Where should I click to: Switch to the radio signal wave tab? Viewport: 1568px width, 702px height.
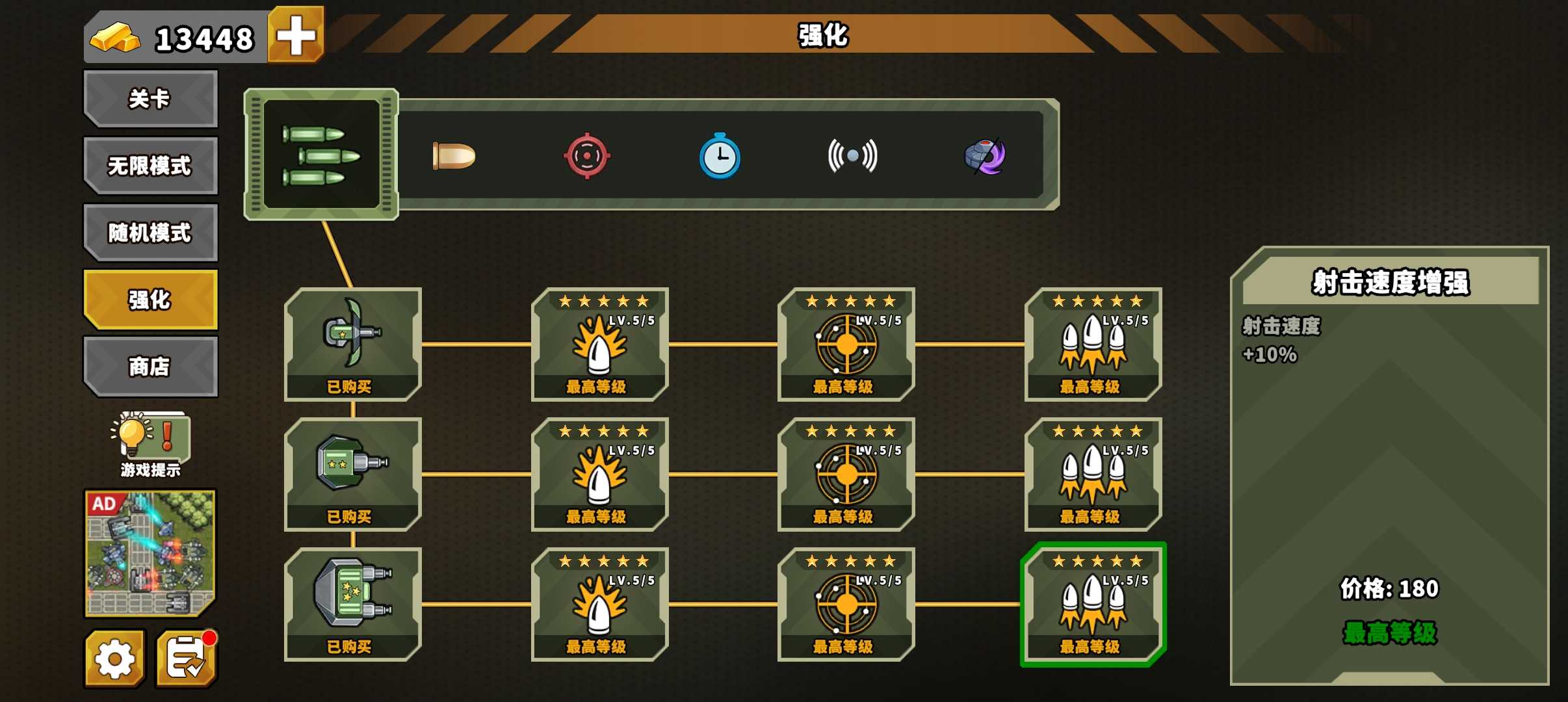[x=852, y=156]
